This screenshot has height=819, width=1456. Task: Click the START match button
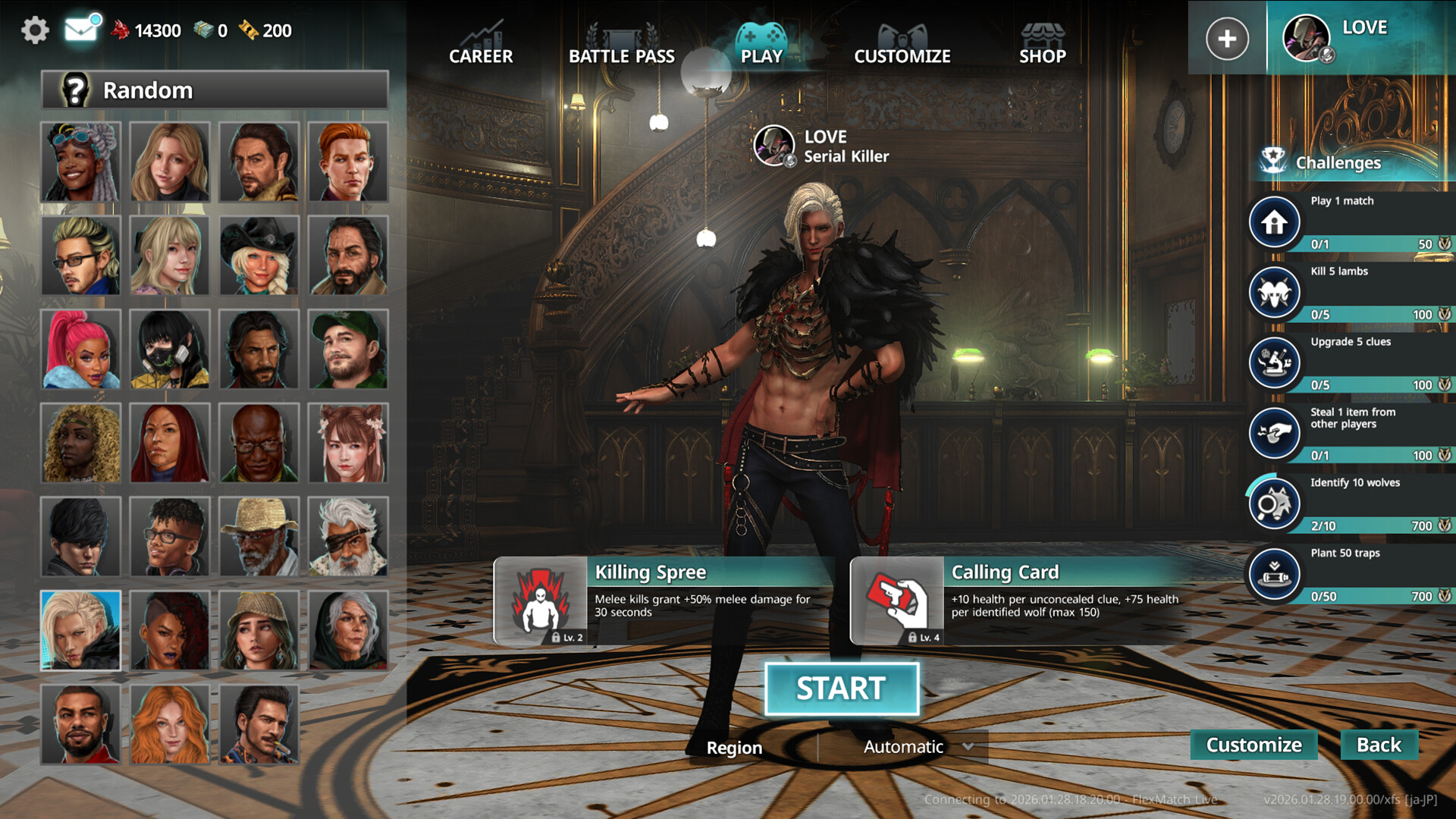tap(842, 689)
